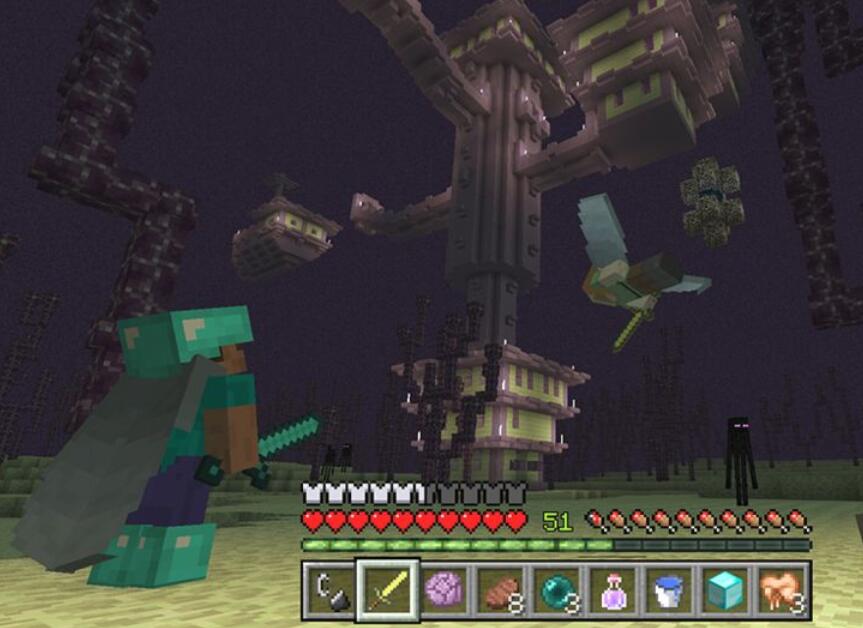This screenshot has height=628, width=863.
Task: Select the last hotbar slot with three items
Action: click(781, 590)
